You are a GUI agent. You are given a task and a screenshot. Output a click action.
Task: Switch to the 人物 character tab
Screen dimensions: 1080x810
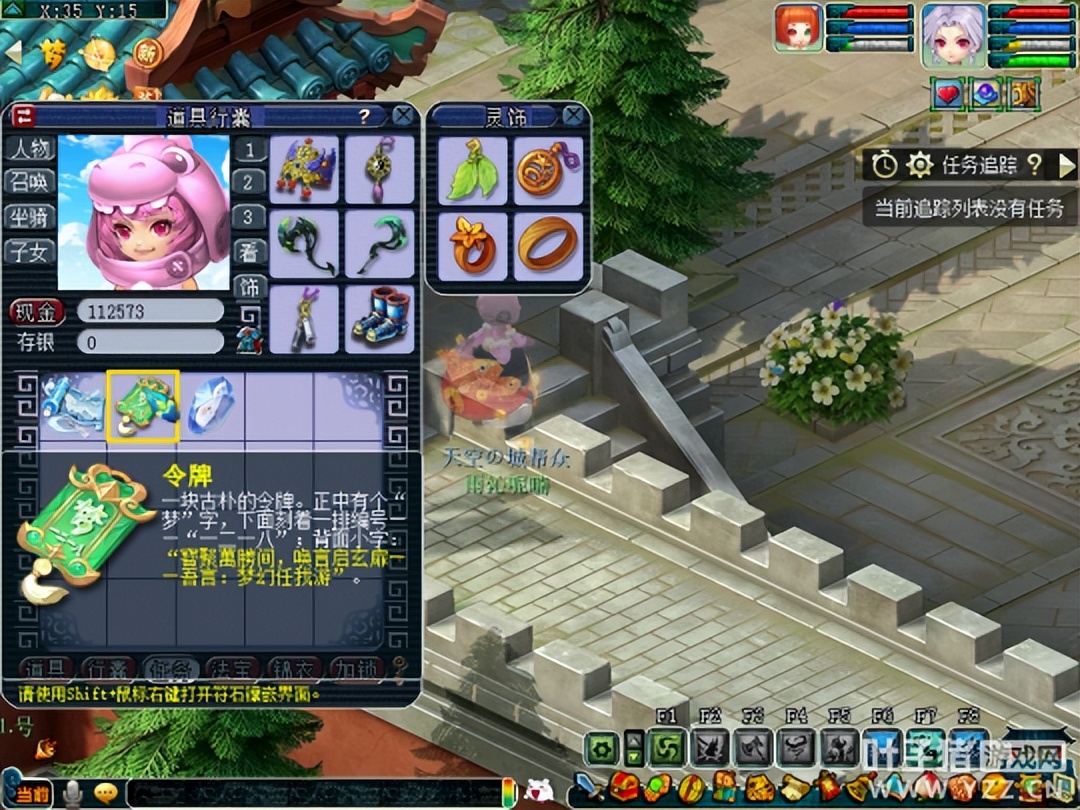pyautogui.click(x=28, y=149)
